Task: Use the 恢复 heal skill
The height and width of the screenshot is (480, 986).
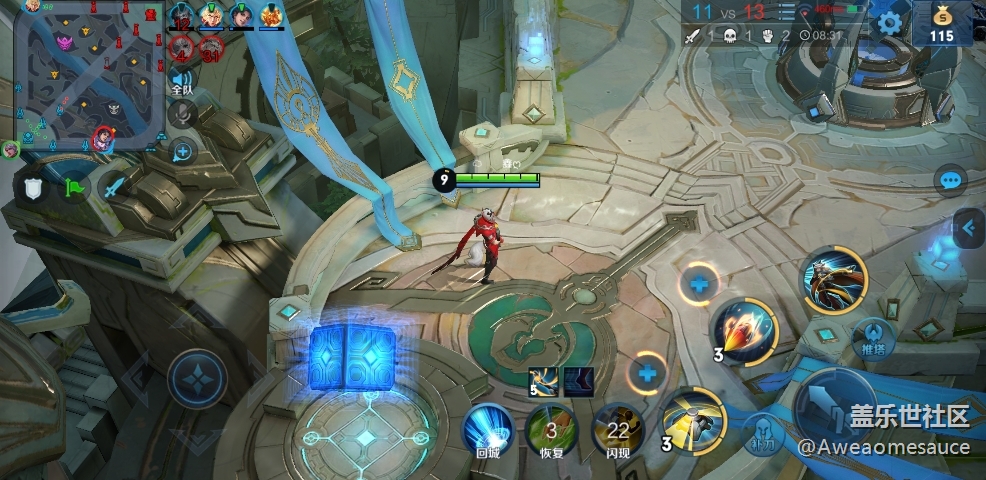Action: point(550,431)
